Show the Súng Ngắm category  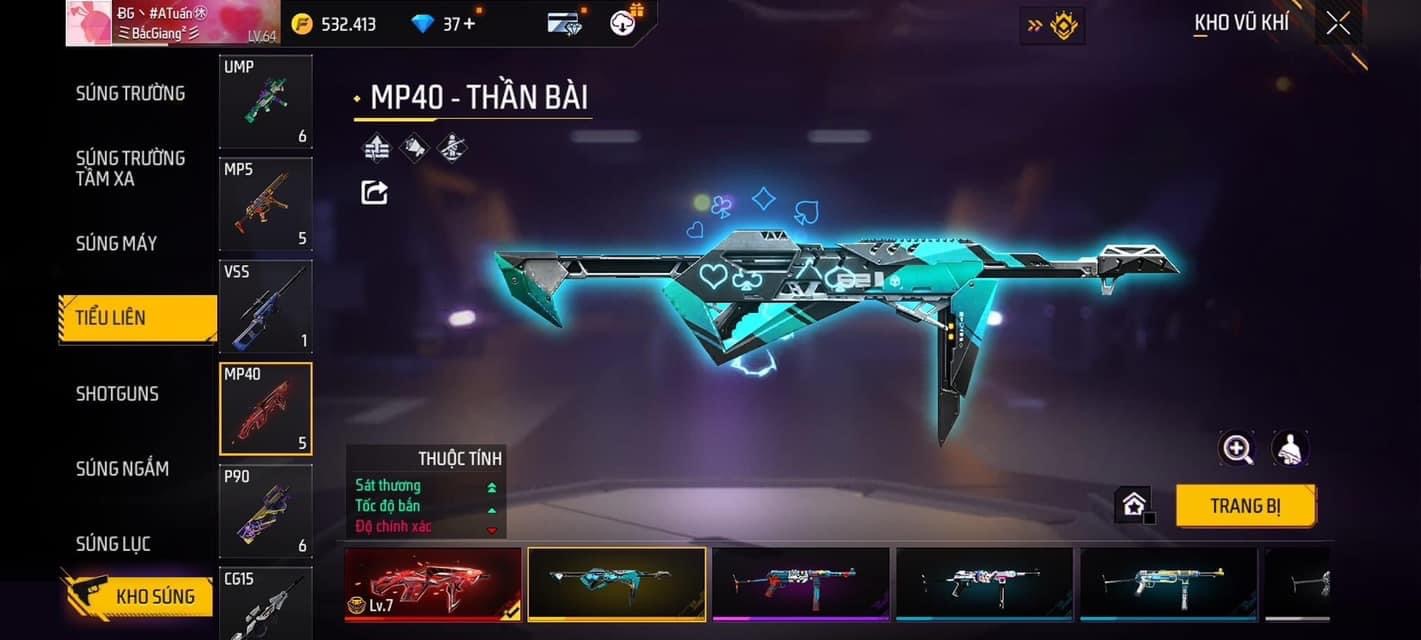[122, 468]
